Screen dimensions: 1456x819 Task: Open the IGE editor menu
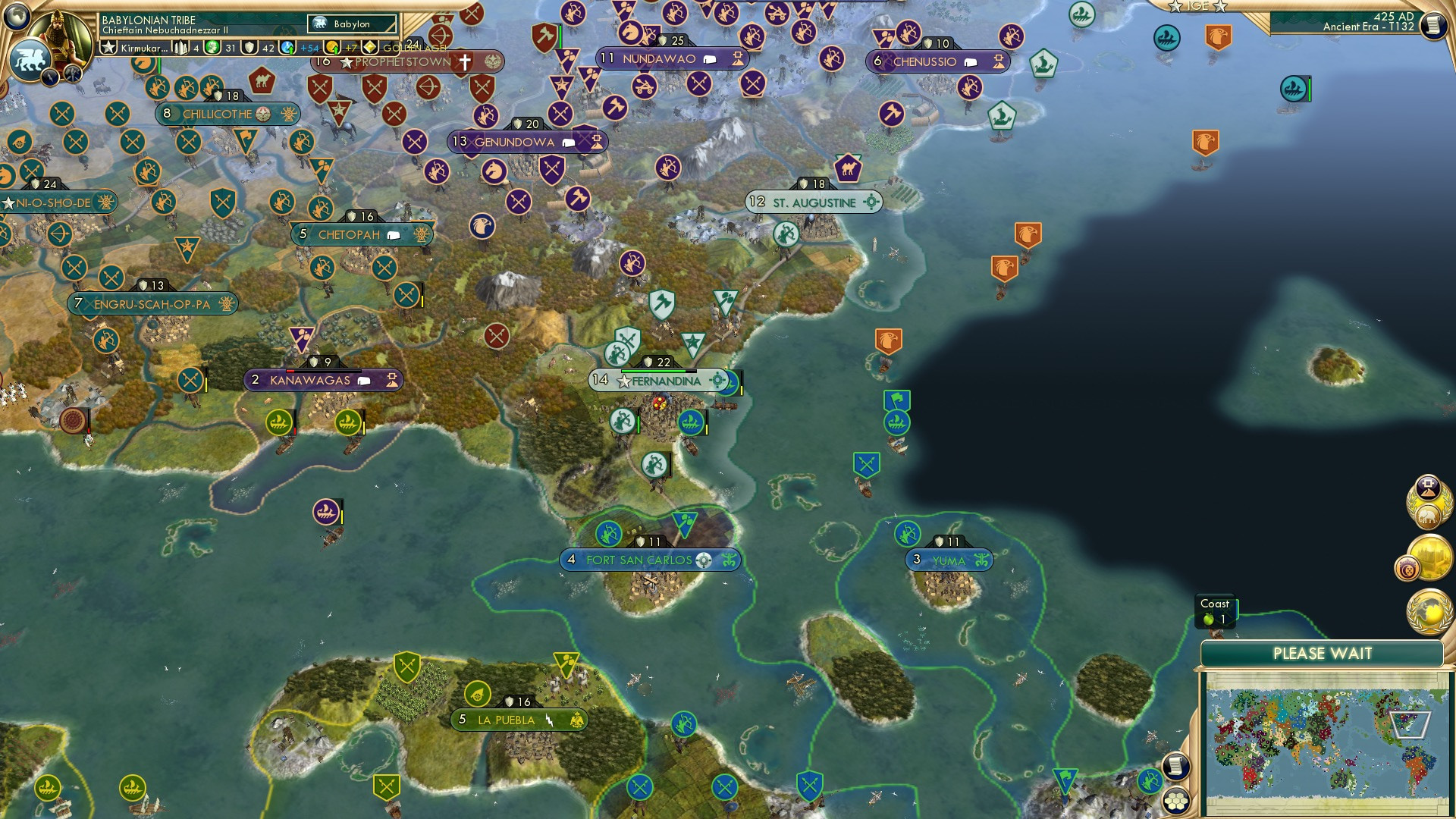click(1200, 6)
